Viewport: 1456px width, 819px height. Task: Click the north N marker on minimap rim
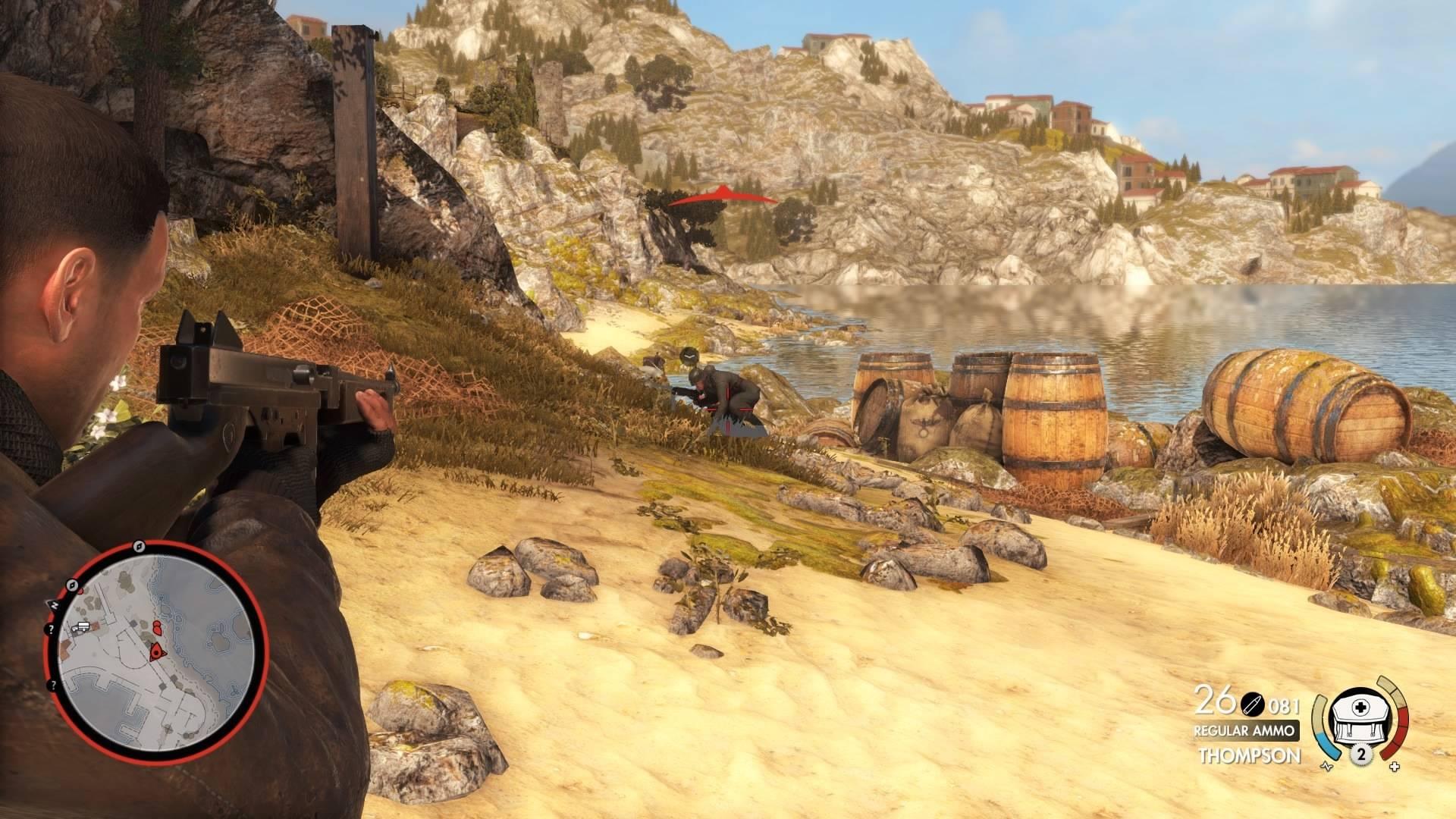tap(55, 604)
